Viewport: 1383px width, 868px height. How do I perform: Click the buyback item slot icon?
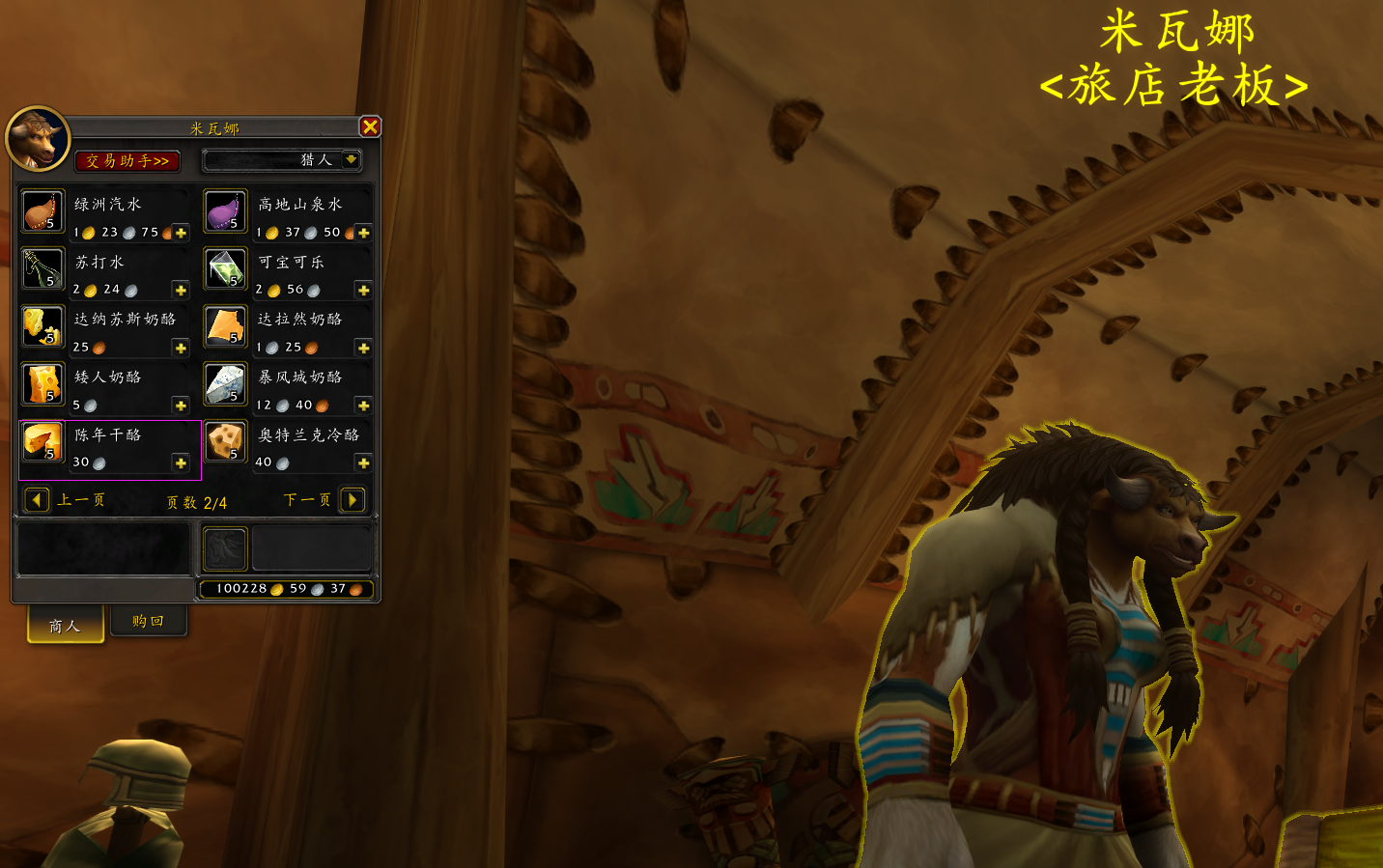pyautogui.click(x=225, y=549)
